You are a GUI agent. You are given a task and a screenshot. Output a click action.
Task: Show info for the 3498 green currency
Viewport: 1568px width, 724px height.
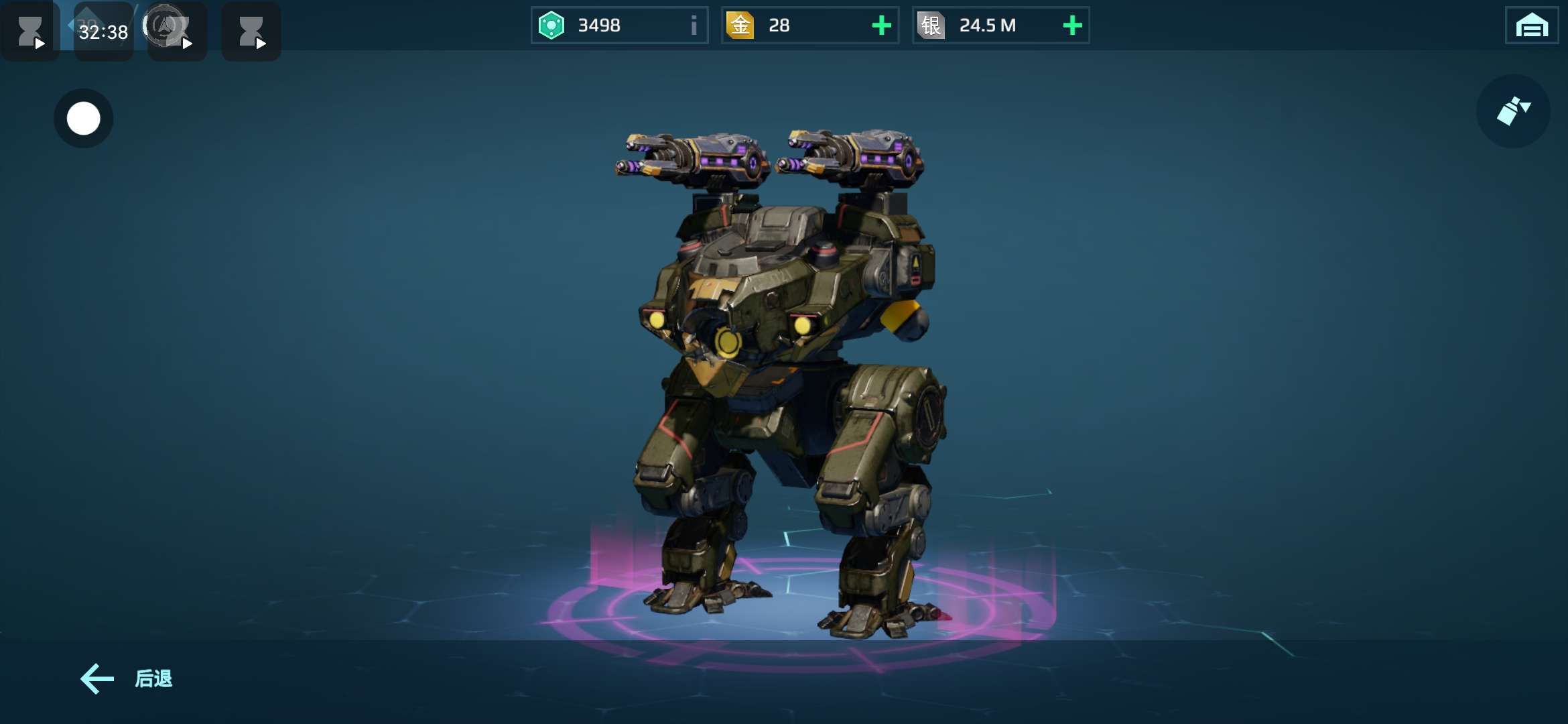(694, 25)
